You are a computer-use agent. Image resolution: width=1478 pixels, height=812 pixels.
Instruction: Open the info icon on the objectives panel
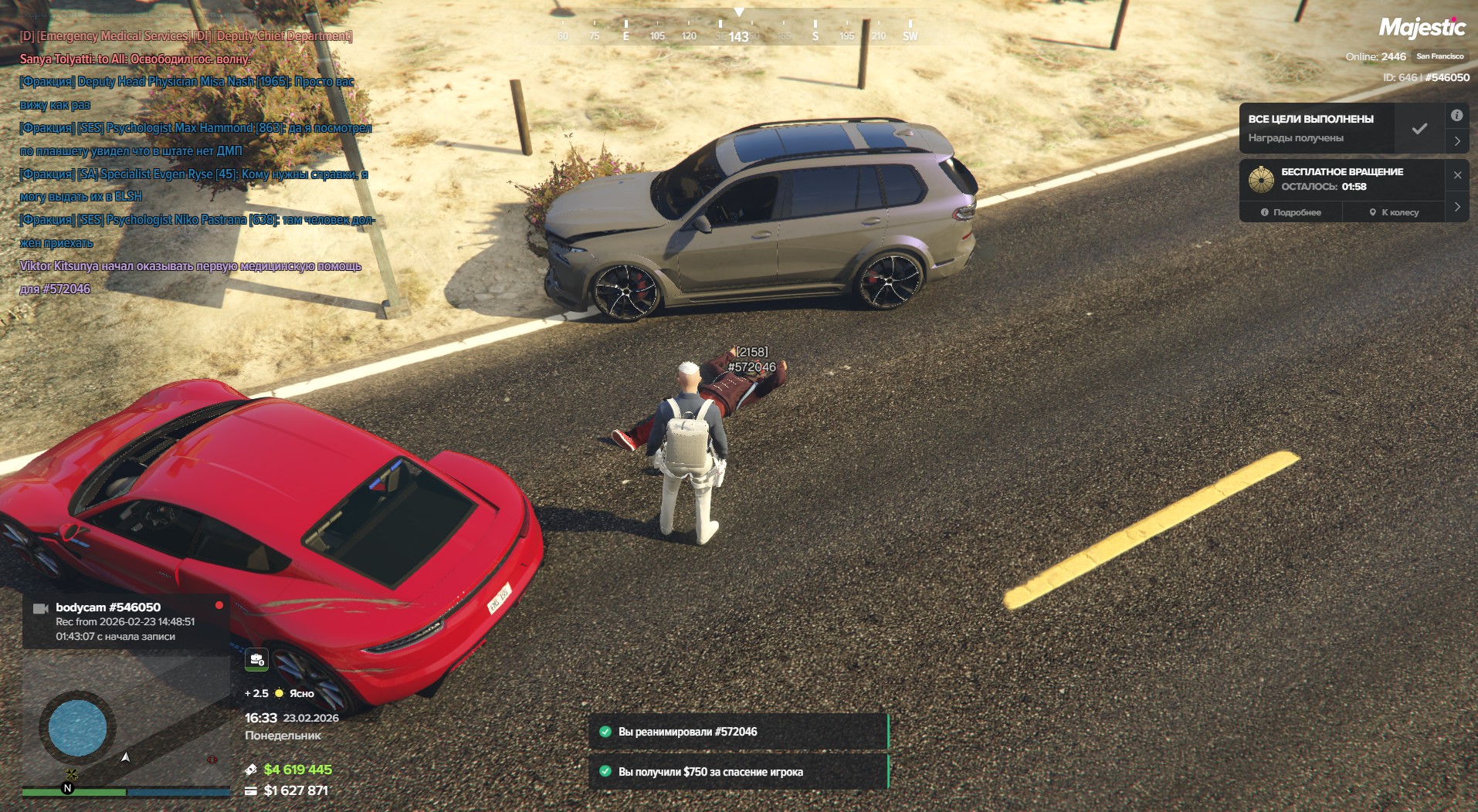click(1457, 116)
